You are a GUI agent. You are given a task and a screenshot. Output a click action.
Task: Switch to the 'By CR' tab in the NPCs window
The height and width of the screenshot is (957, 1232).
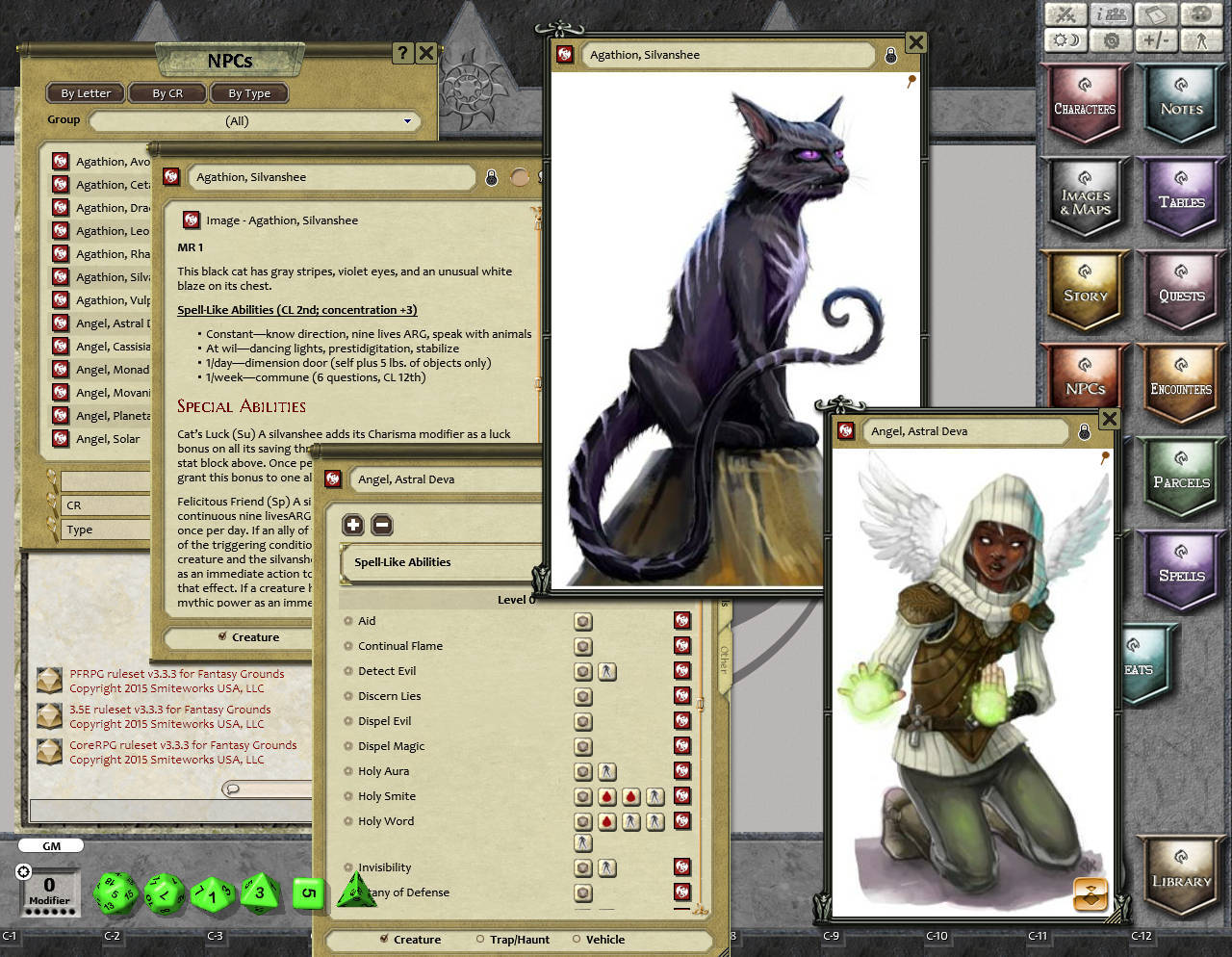[167, 92]
